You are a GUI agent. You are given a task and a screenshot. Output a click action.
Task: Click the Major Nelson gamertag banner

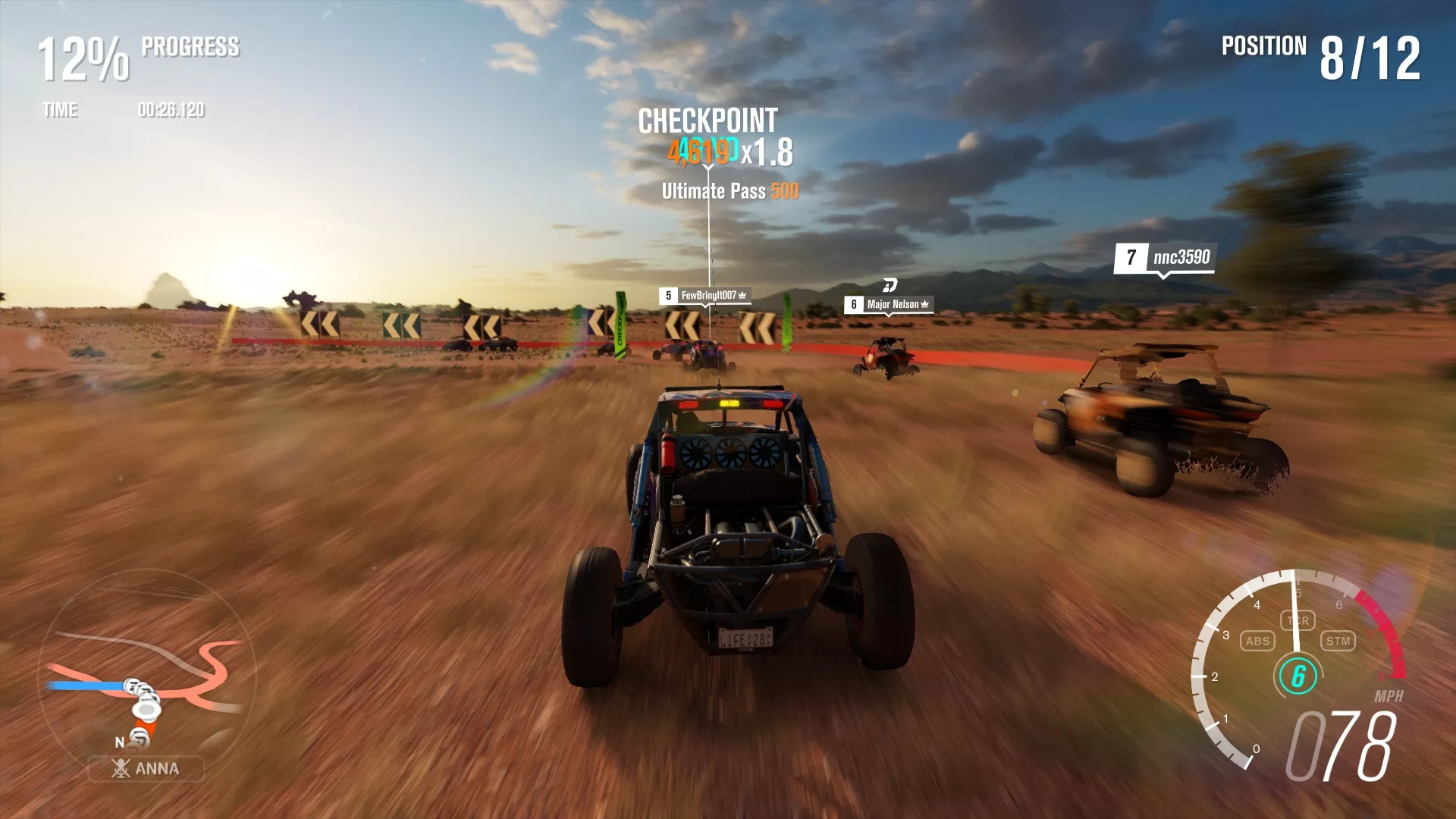tap(892, 303)
